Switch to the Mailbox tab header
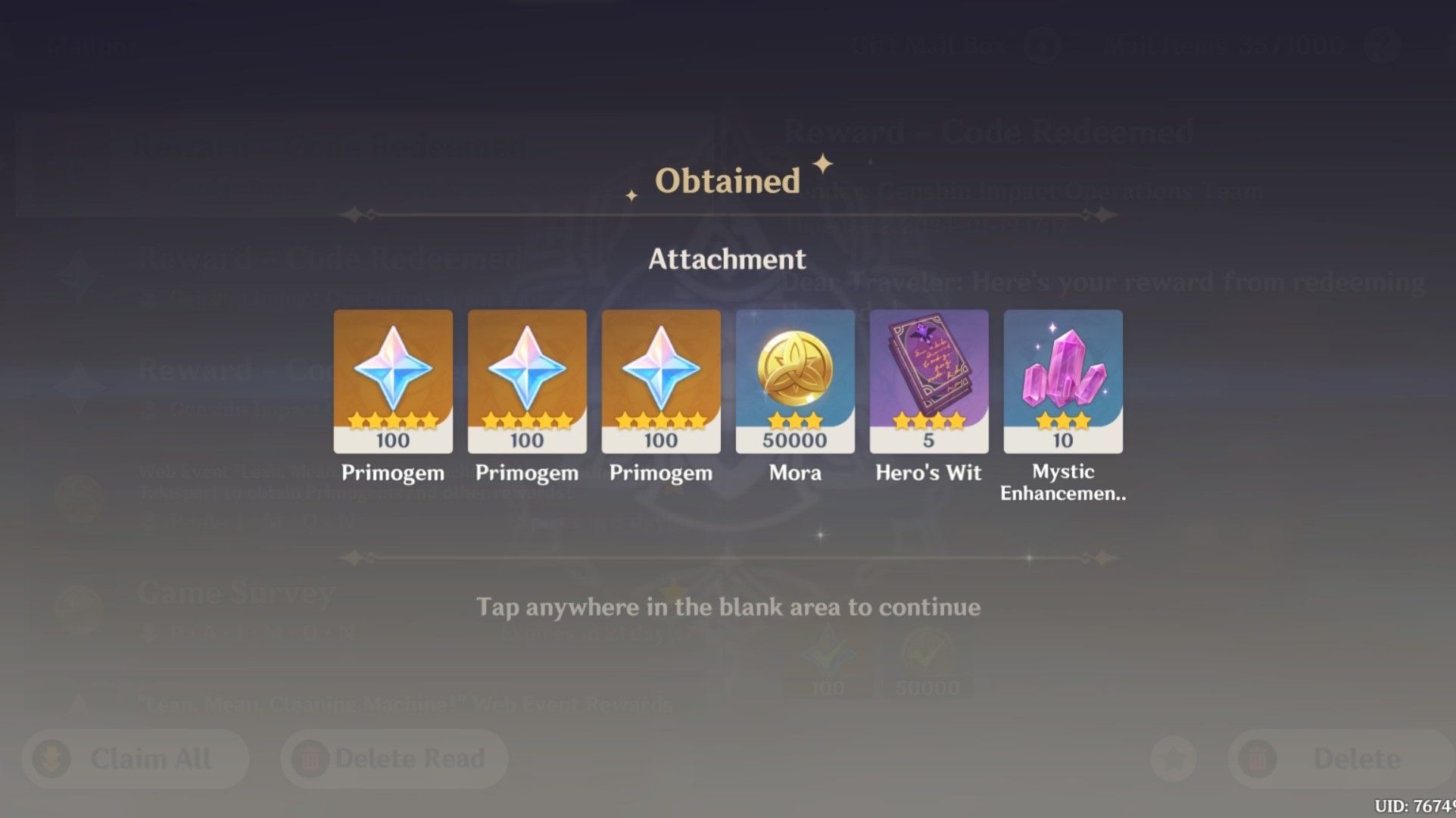1456x818 pixels. pos(91,44)
